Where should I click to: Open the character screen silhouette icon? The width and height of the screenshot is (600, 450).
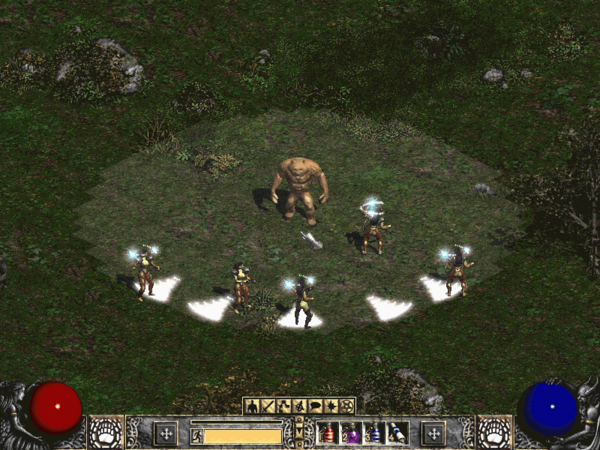click(250, 406)
